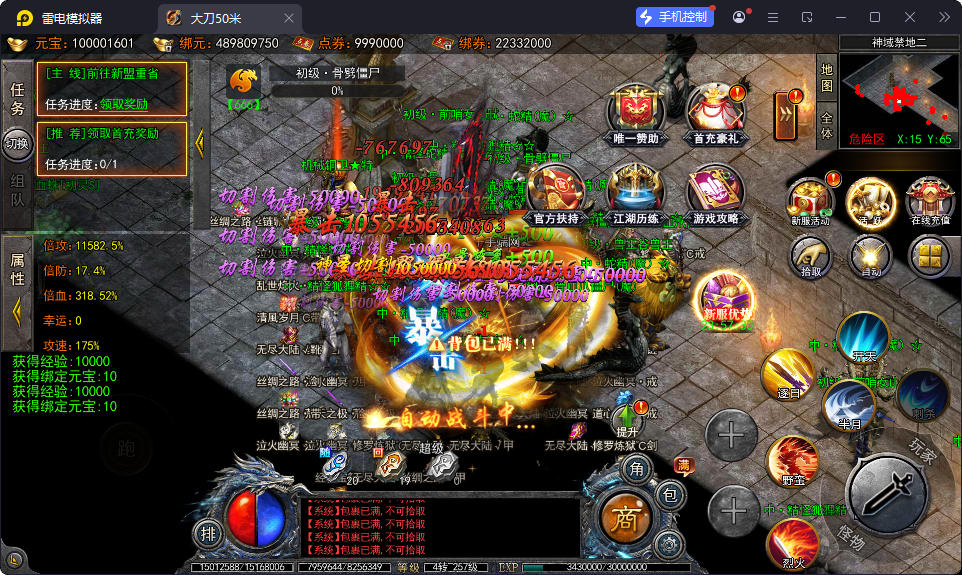Viewport: 962px width, 575px height.
Task: Open the 唯一赞助 sponsor icon
Action: pos(637,112)
